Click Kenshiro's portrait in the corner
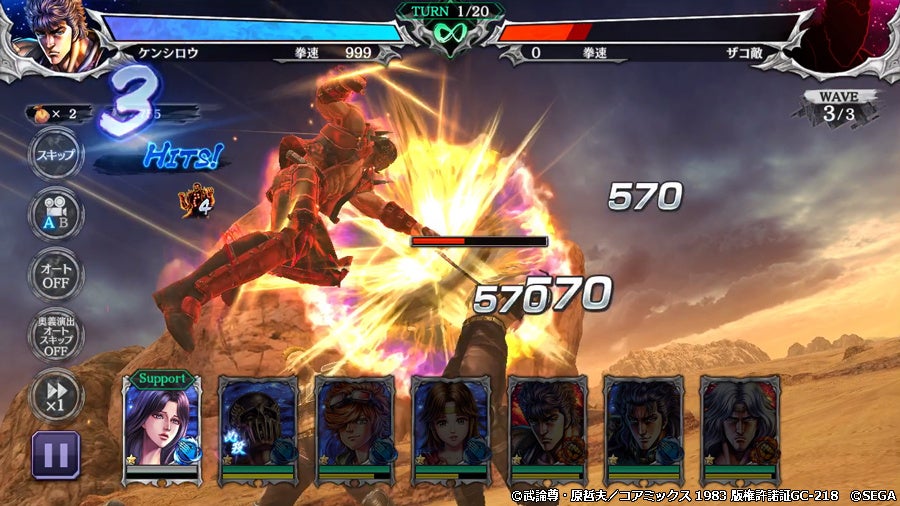The height and width of the screenshot is (506, 900). tap(50, 32)
